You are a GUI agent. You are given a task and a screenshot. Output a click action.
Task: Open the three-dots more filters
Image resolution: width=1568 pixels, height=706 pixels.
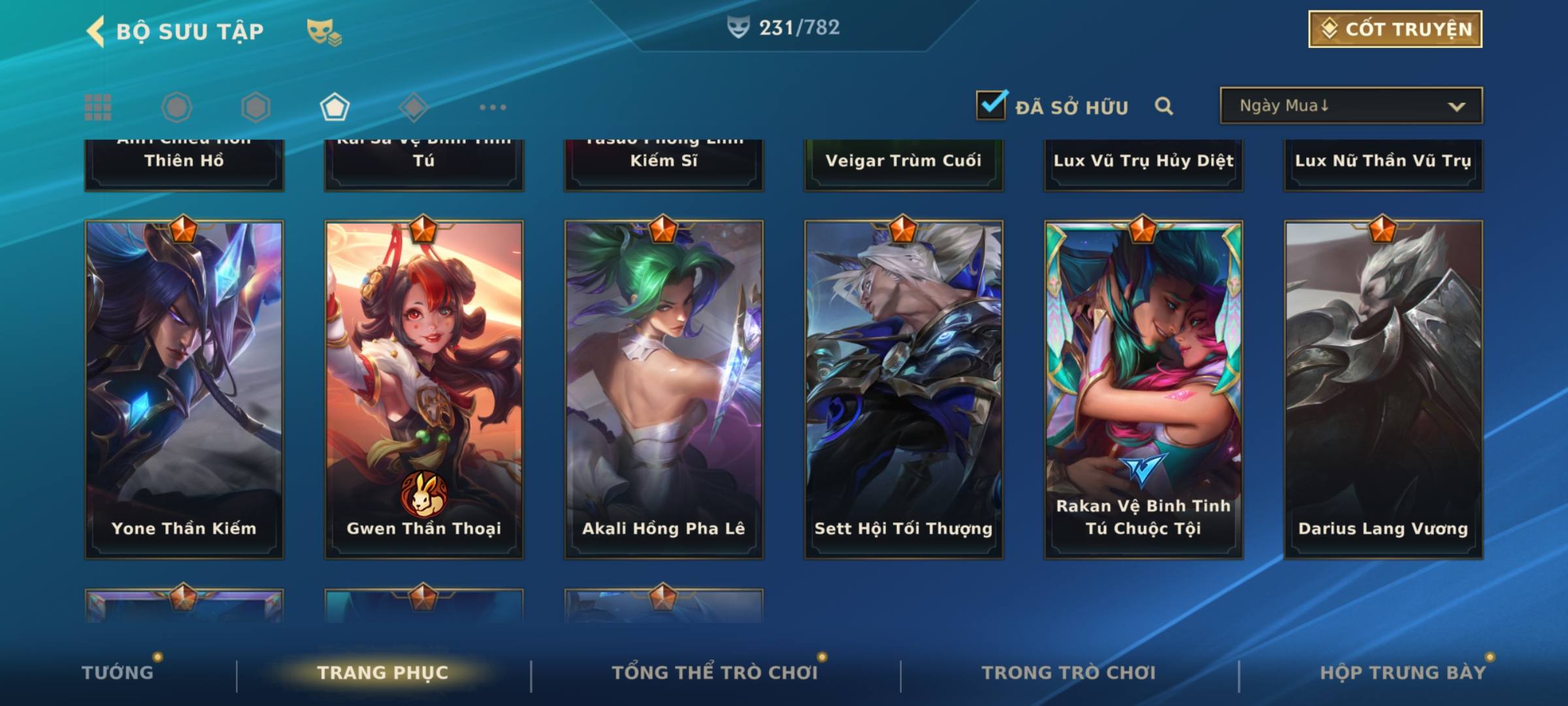(493, 107)
